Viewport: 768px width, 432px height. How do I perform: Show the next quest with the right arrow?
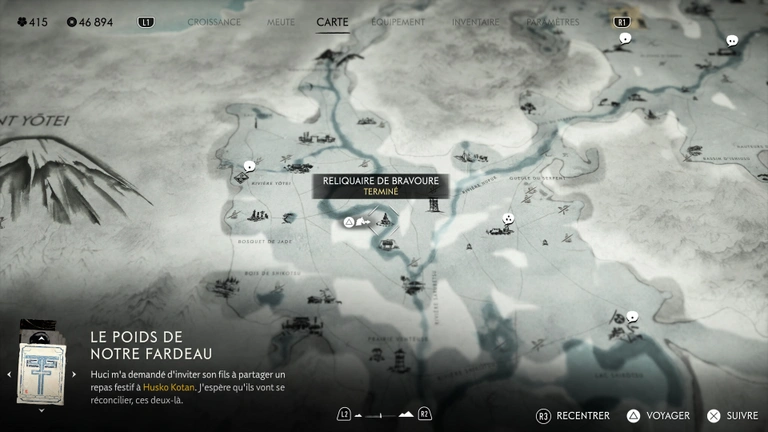click(75, 374)
